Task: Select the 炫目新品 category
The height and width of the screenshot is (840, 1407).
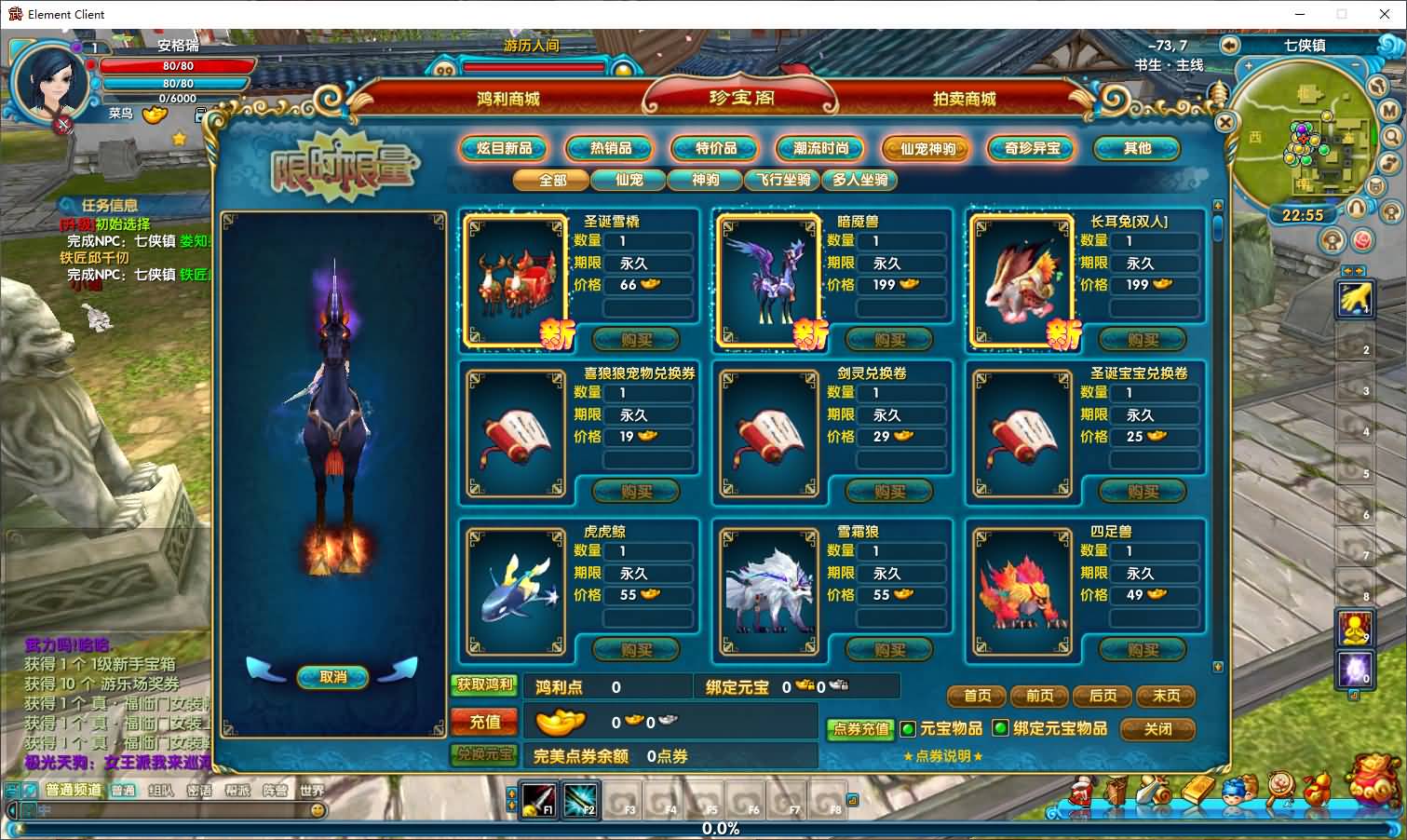Action: [x=505, y=148]
